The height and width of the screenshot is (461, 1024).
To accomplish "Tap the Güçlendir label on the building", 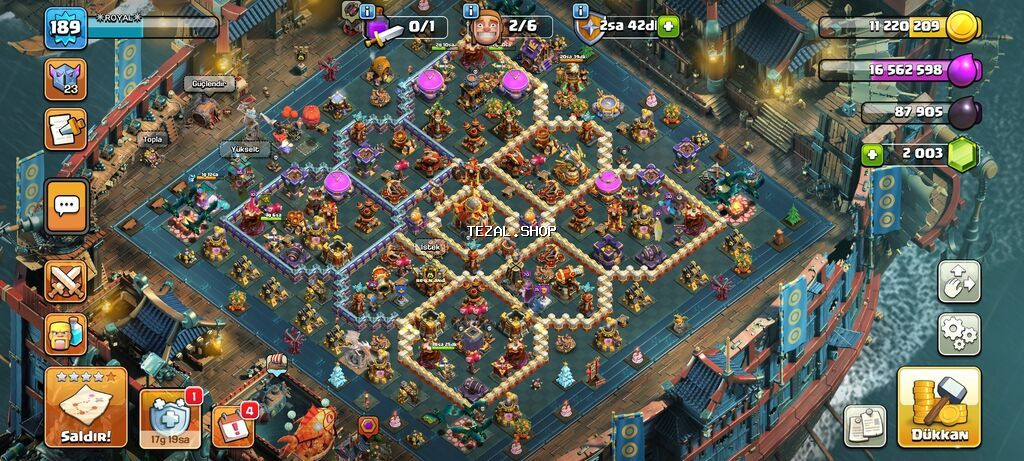I will 207,84.
